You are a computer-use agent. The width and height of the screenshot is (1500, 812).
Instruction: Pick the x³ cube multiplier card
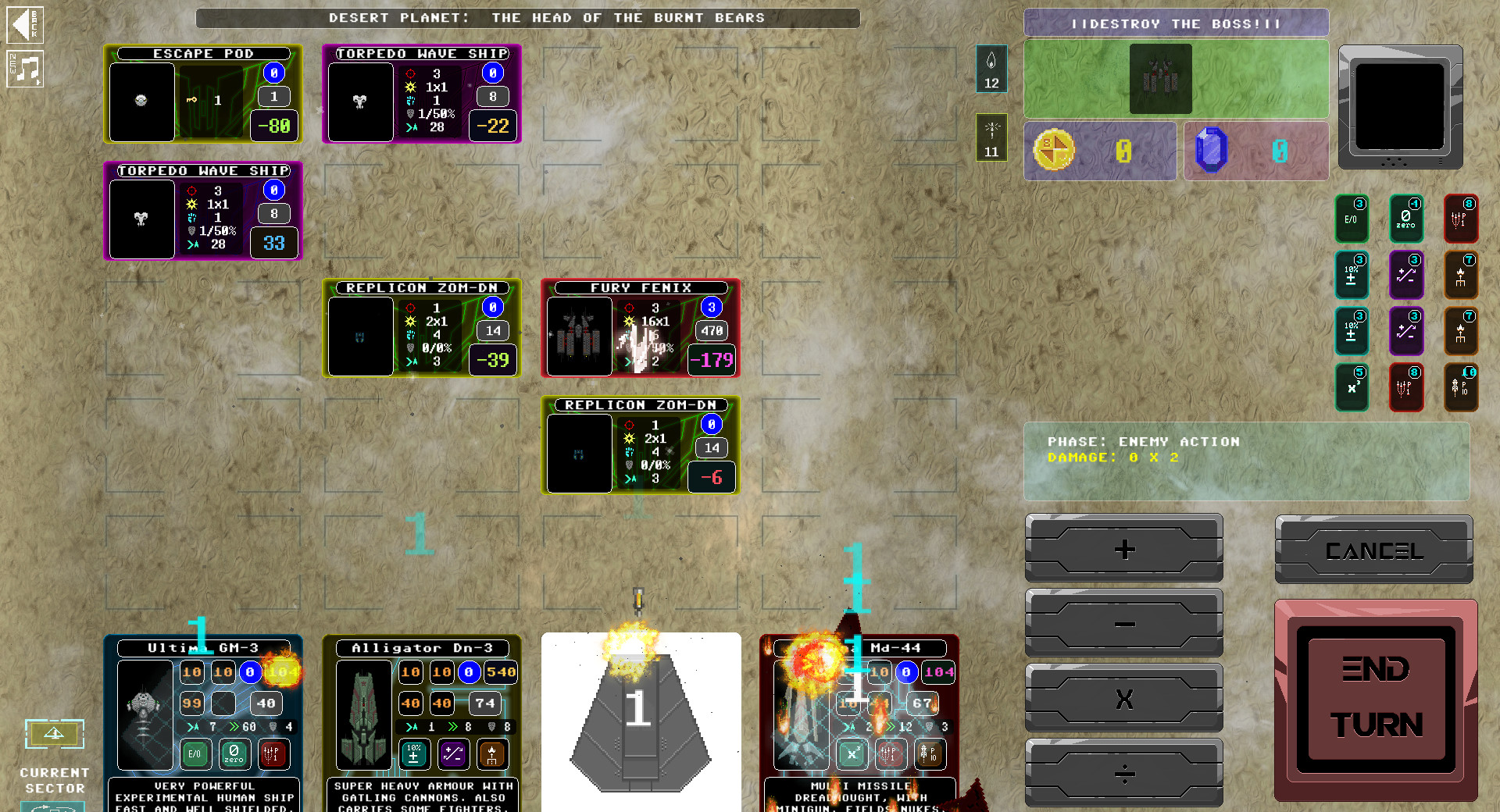coord(1352,387)
